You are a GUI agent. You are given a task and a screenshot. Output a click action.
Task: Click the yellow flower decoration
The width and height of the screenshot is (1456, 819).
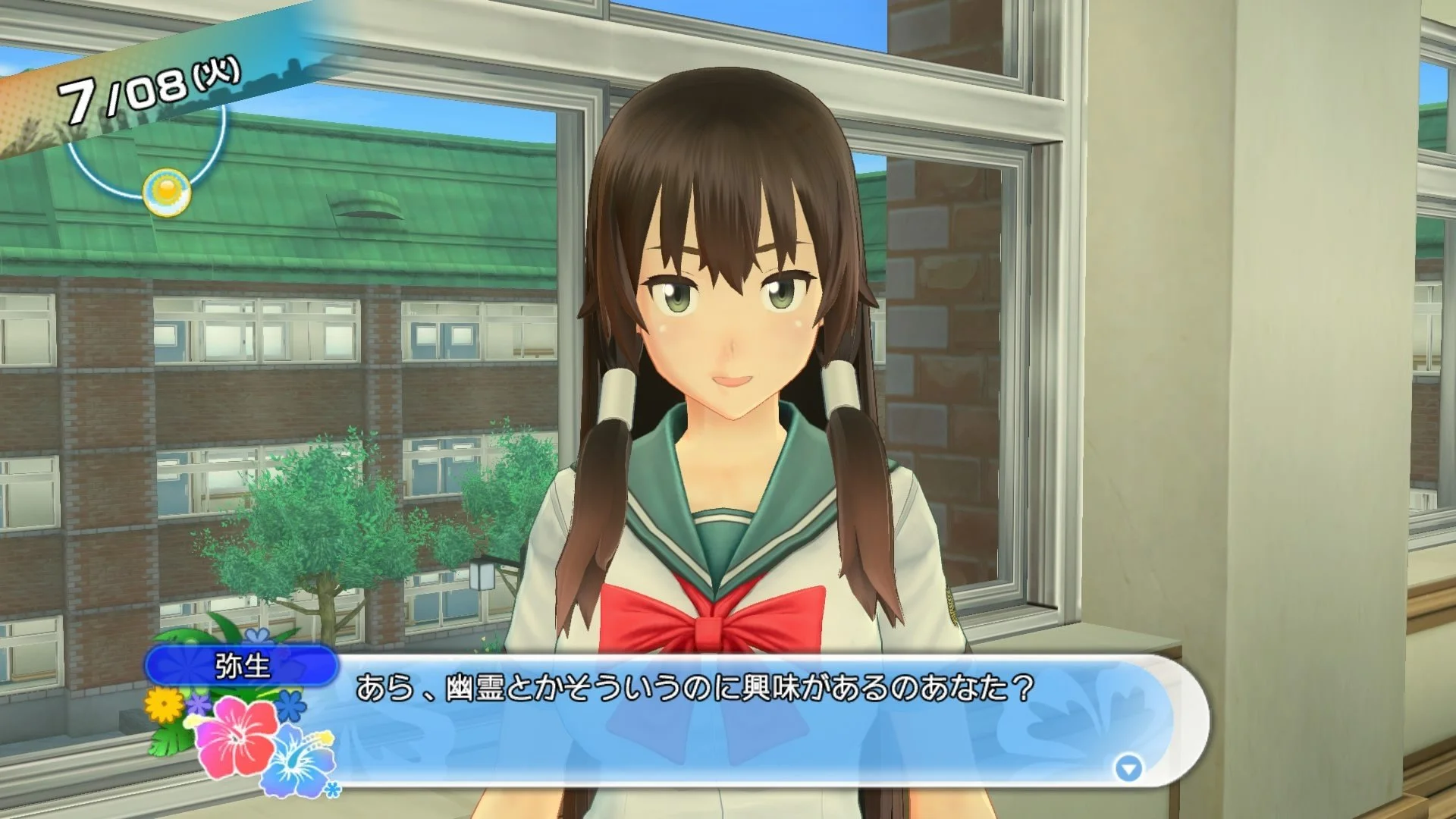[x=162, y=706]
